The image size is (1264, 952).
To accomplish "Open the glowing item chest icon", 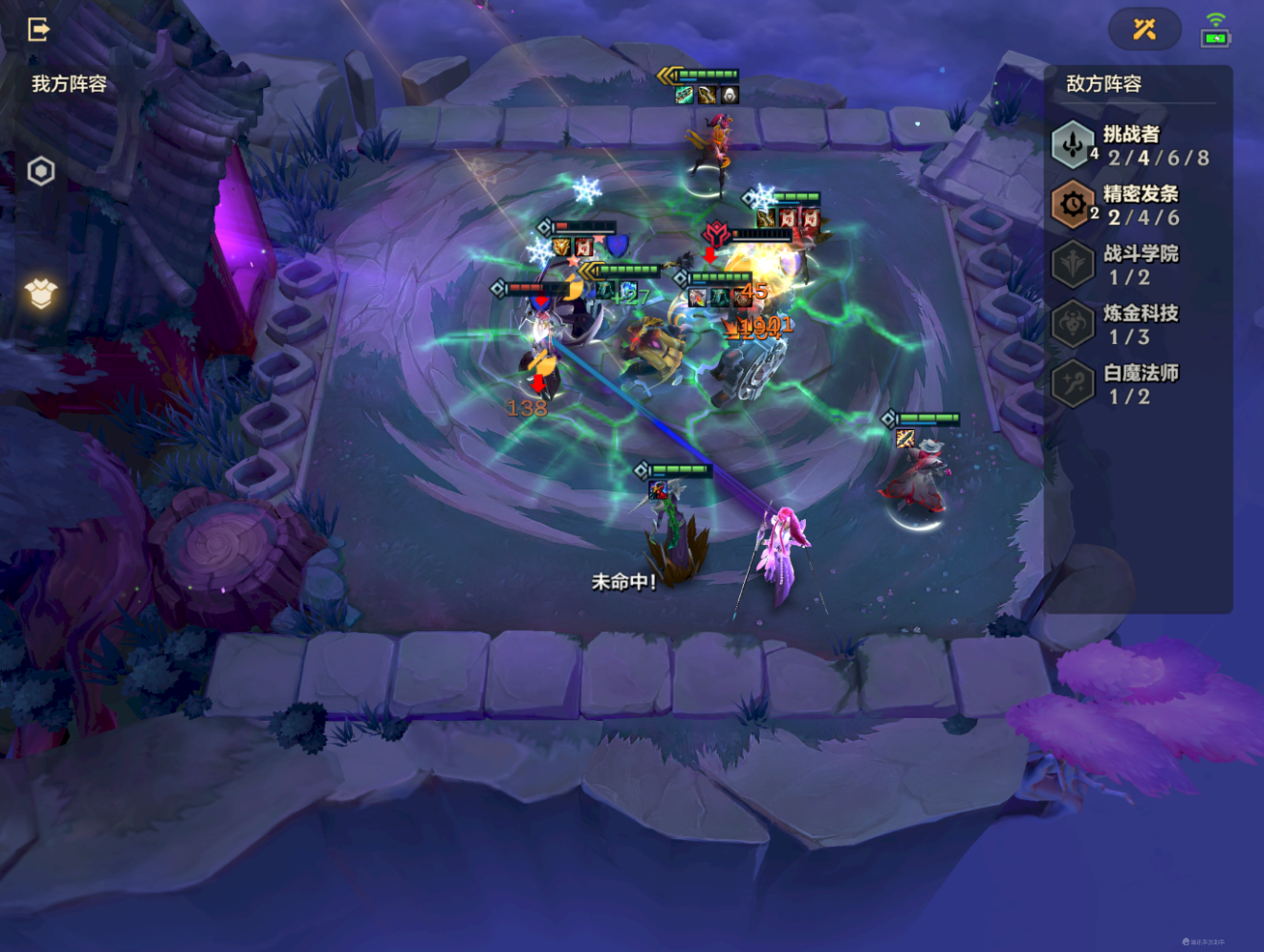I will (41, 293).
